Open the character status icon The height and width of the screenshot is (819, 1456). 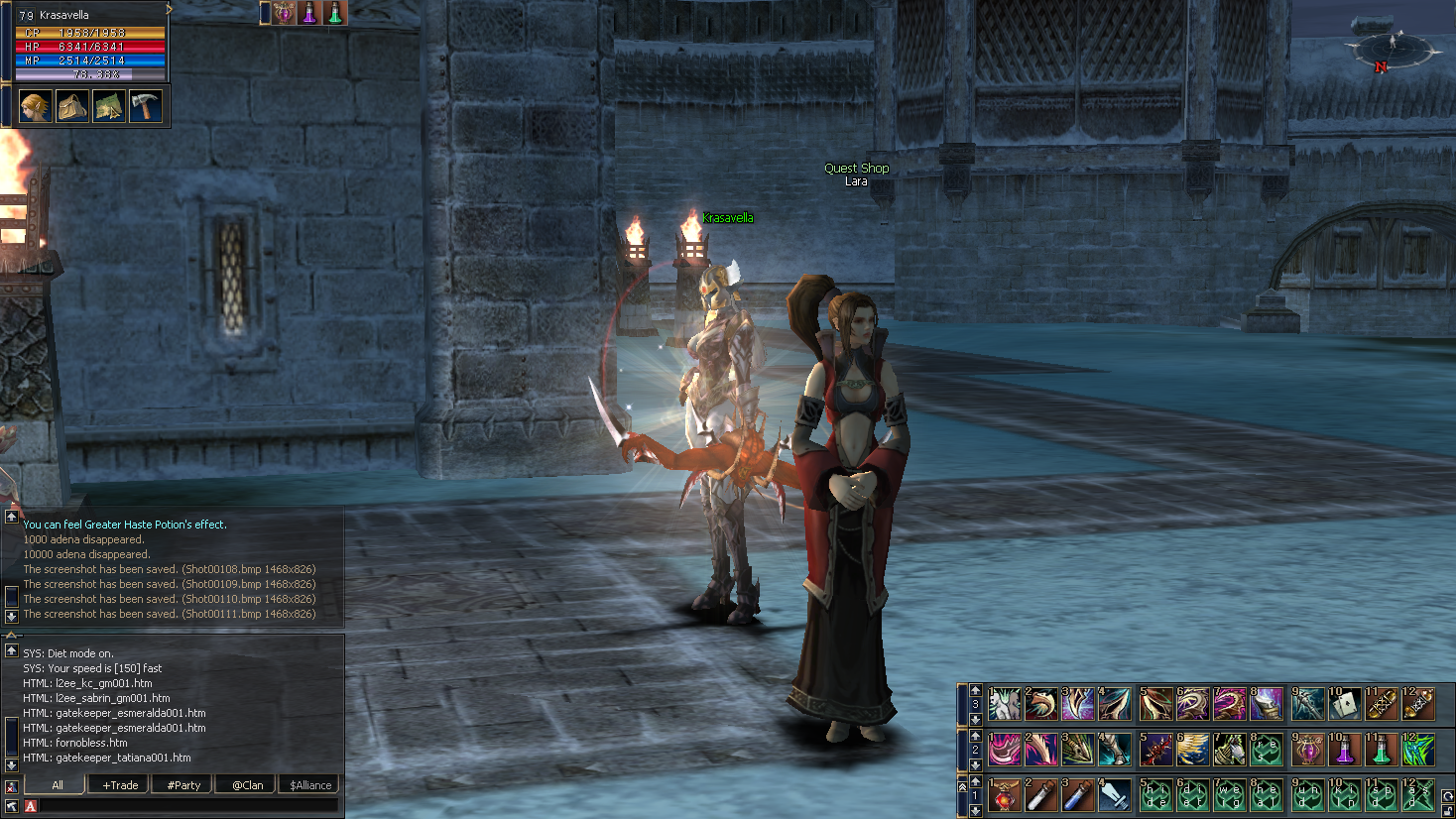pos(36,106)
